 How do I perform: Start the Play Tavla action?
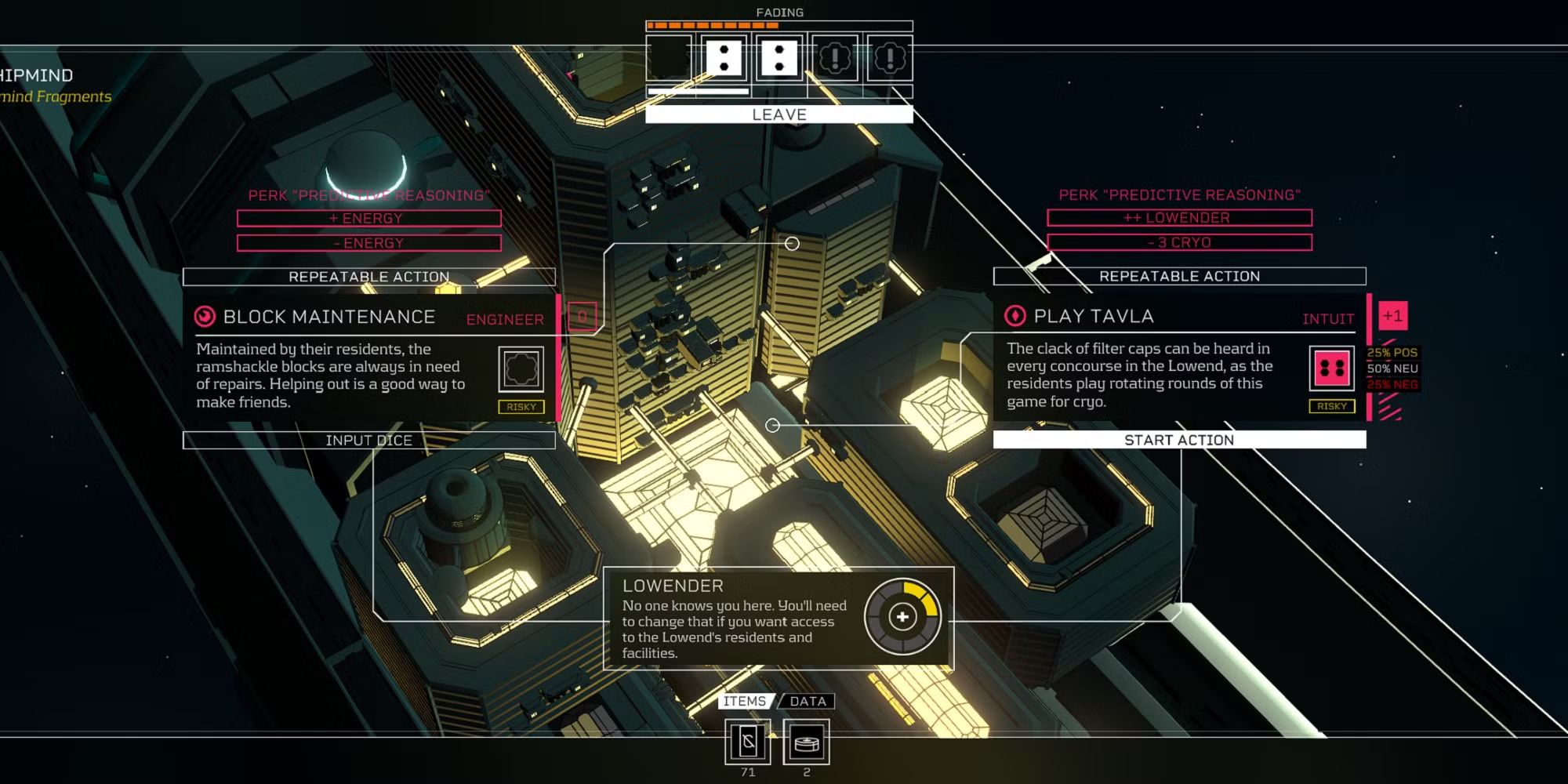click(x=1178, y=440)
